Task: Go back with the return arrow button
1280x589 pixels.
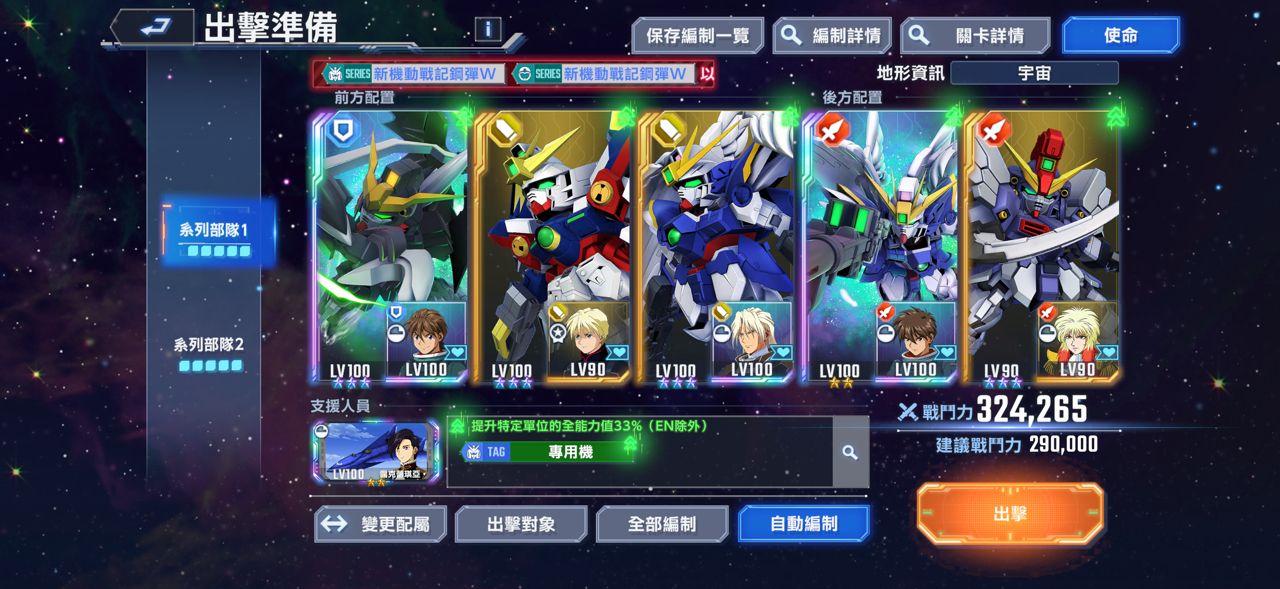Action: coord(152,28)
